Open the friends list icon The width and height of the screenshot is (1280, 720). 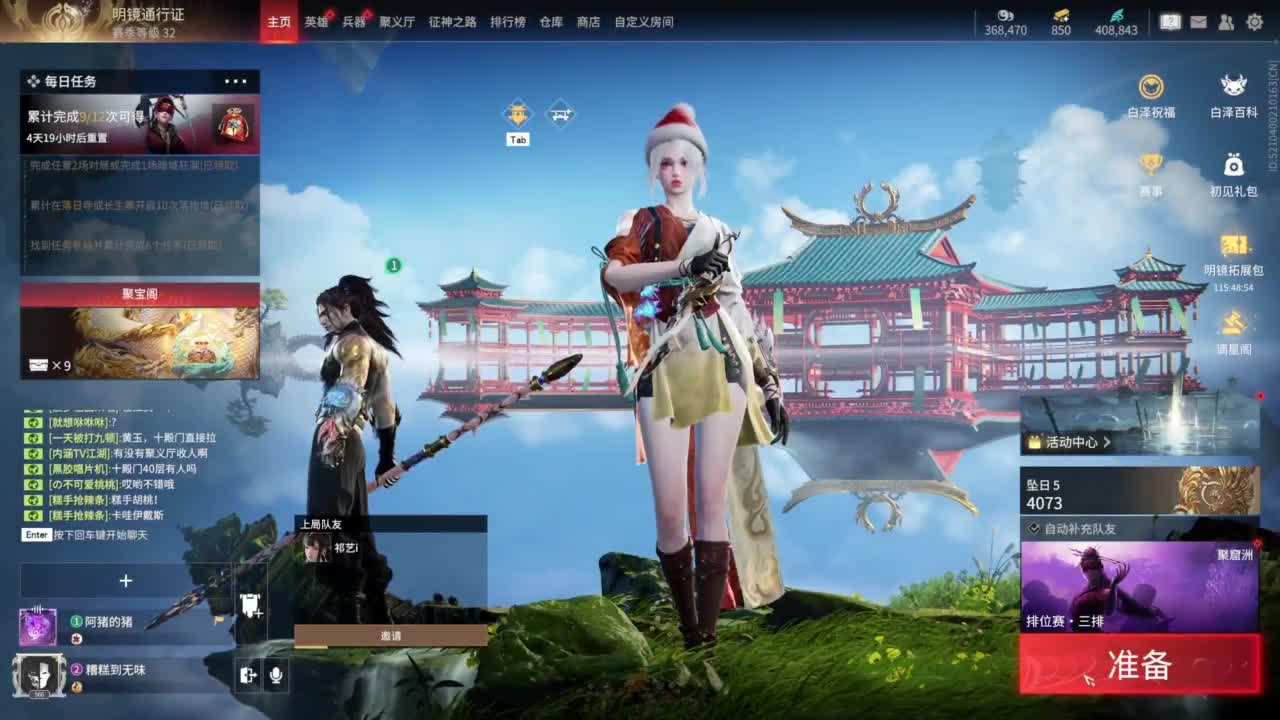coord(1226,22)
